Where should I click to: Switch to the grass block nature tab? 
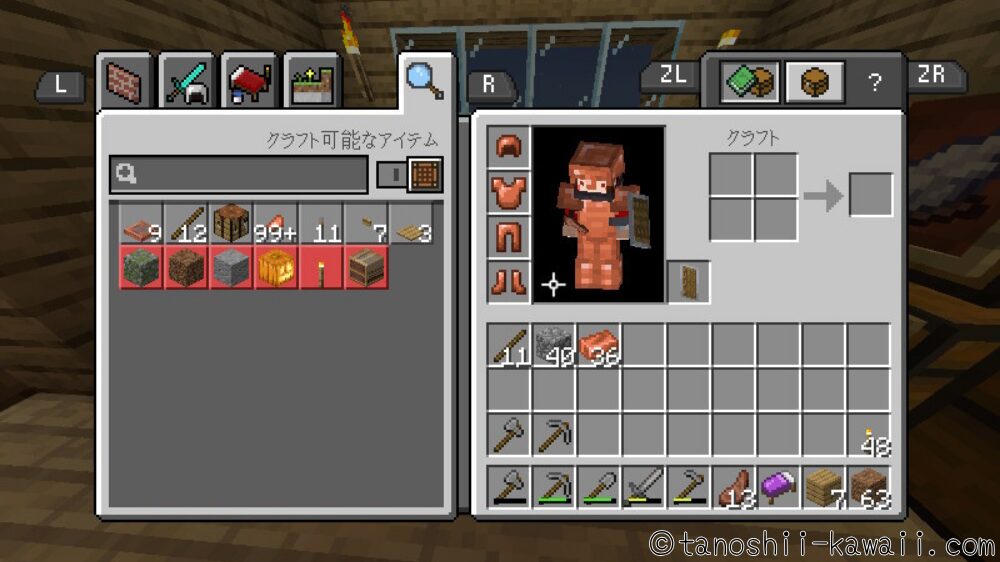[x=310, y=83]
